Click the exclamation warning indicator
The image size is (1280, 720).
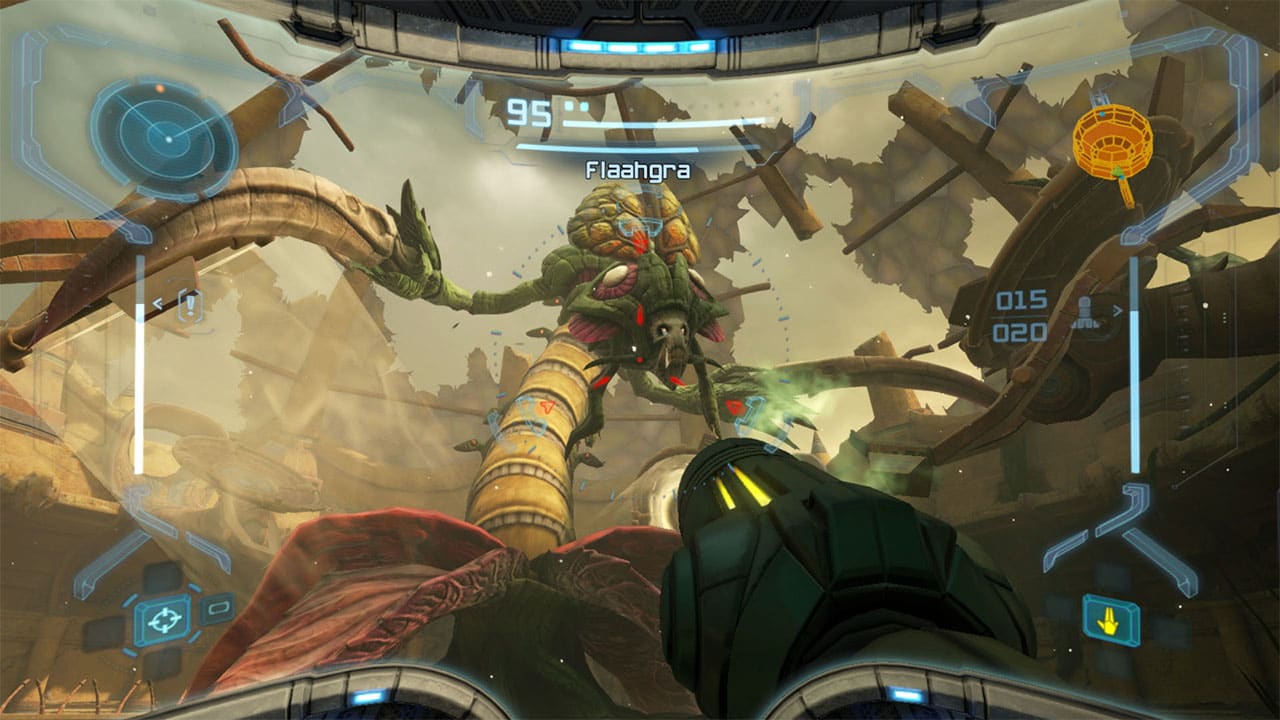(x=188, y=305)
